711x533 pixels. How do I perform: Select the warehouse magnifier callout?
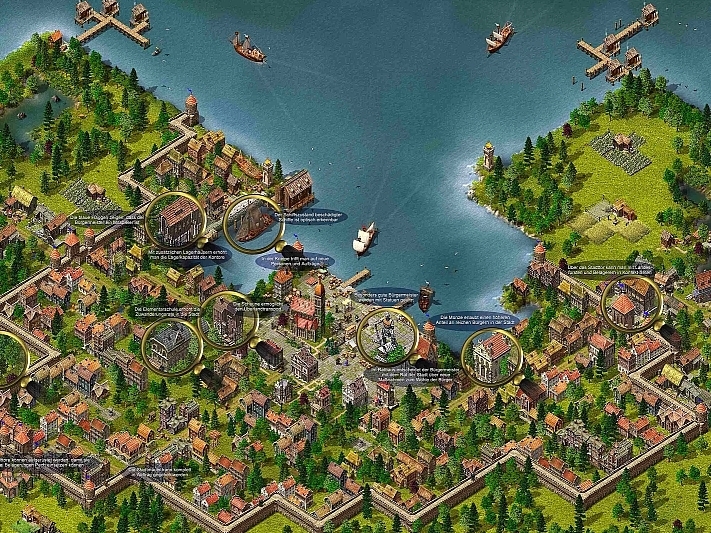pos(177,218)
